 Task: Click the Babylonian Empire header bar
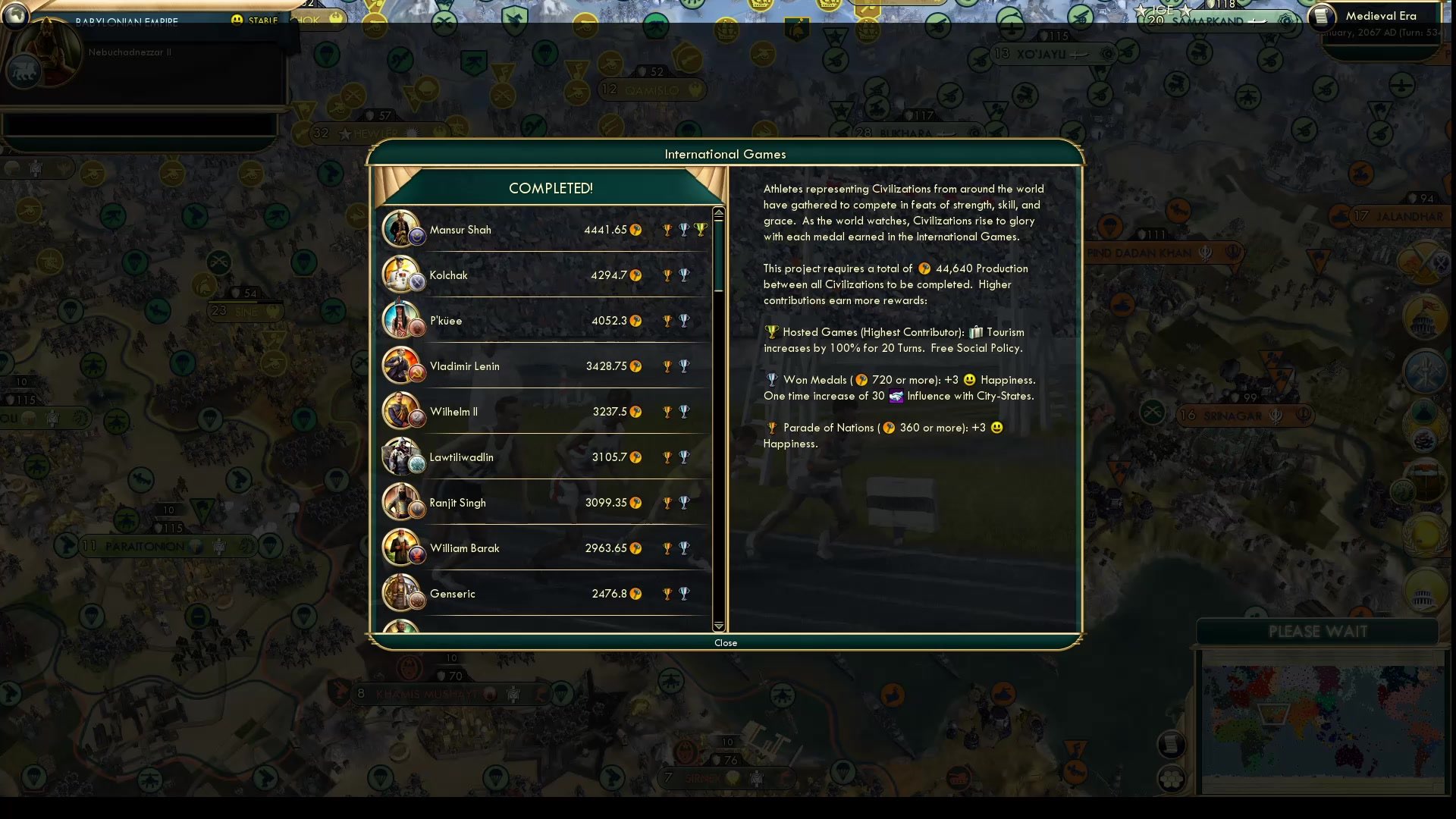click(125, 21)
